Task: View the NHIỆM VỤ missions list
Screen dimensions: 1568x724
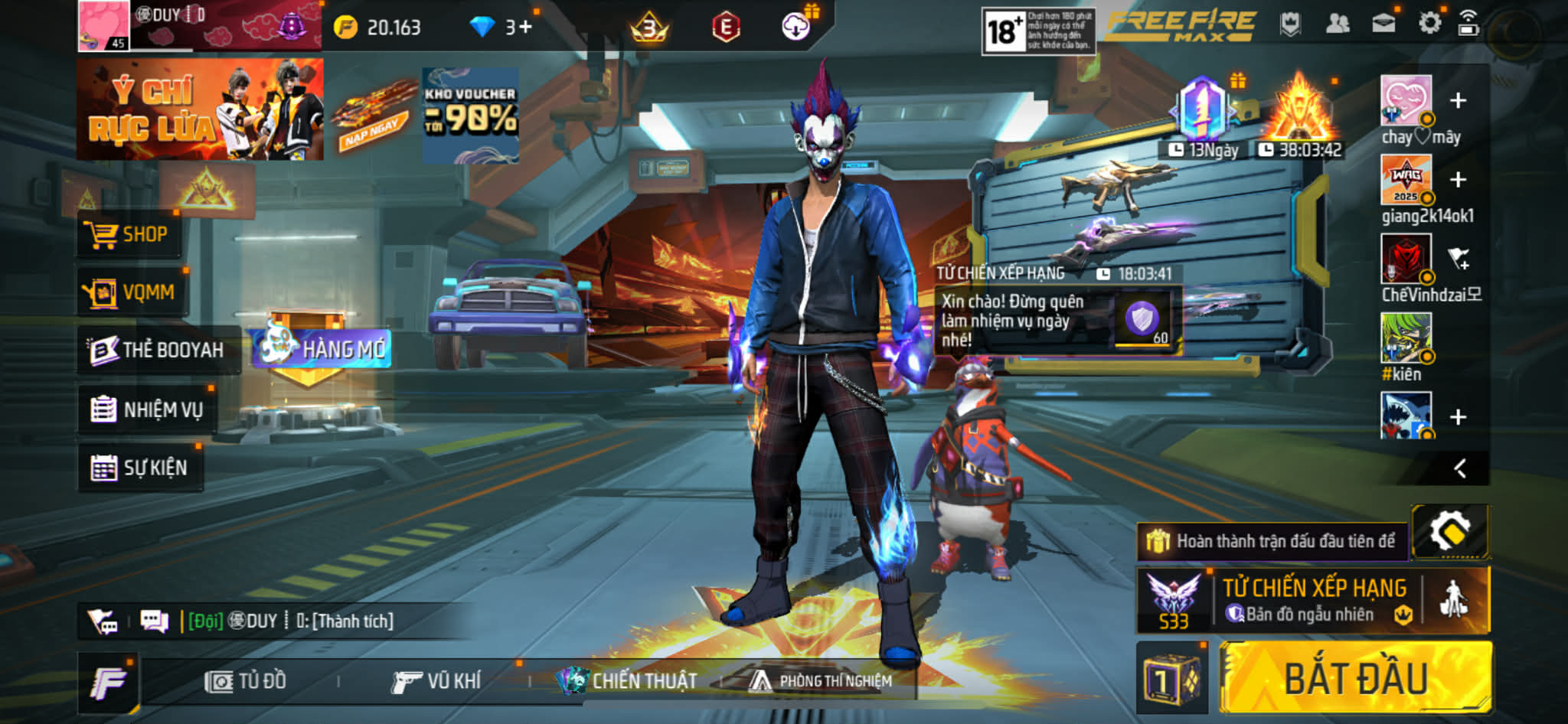Action: (147, 409)
